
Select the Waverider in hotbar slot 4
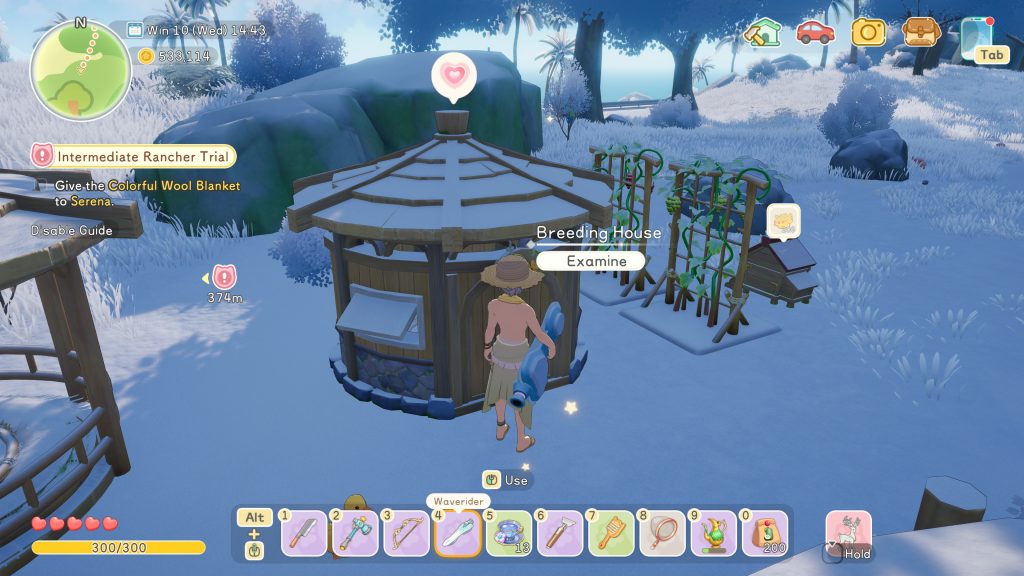[x=458, y=533]
